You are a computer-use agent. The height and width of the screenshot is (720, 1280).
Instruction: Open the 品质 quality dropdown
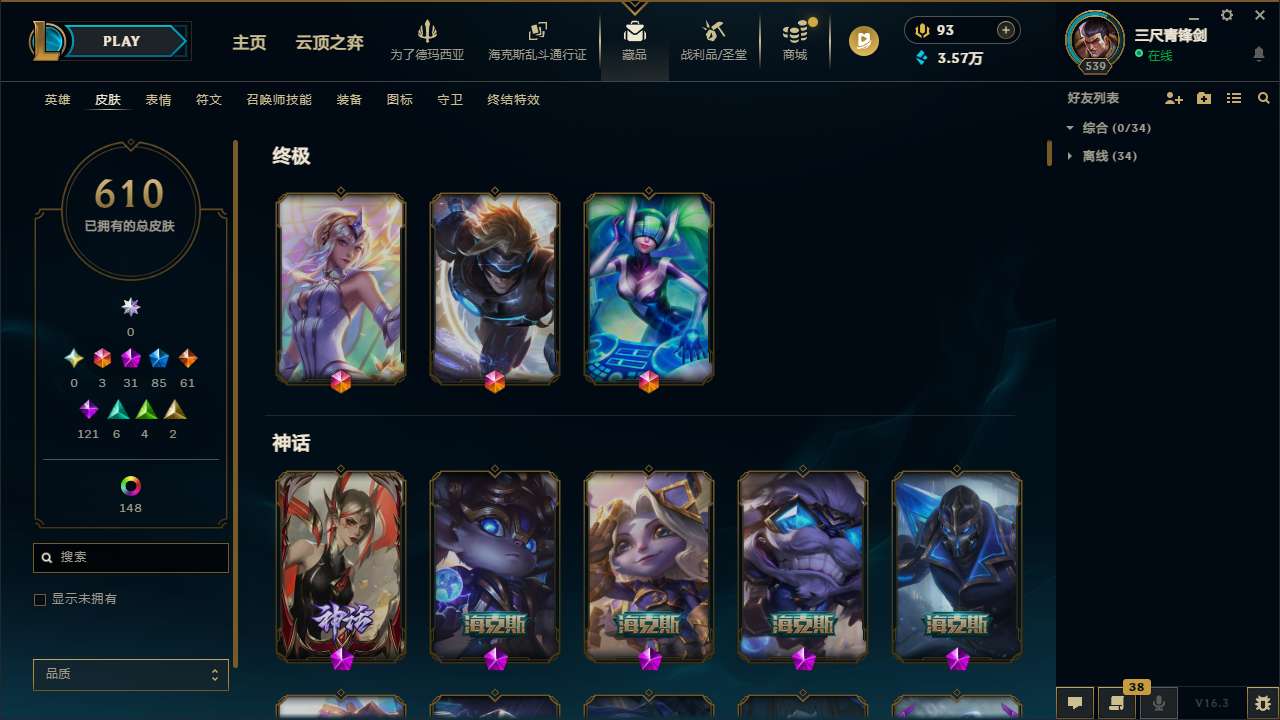(130, 674)
